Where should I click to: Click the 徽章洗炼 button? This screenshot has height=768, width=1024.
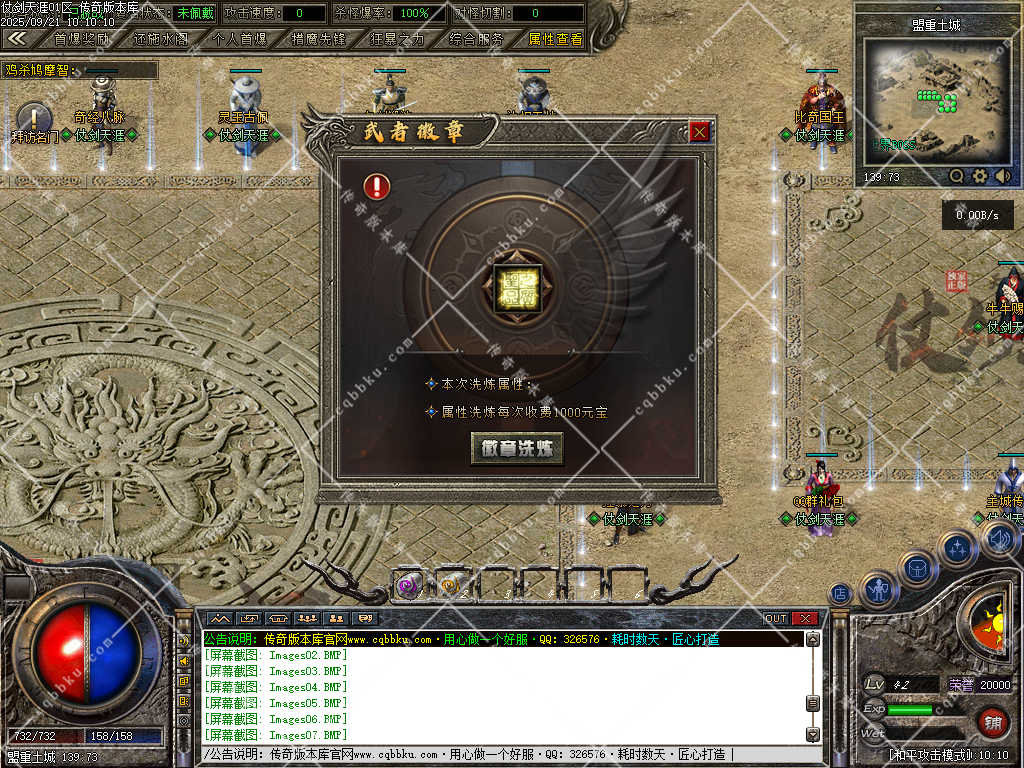[517, 448]
